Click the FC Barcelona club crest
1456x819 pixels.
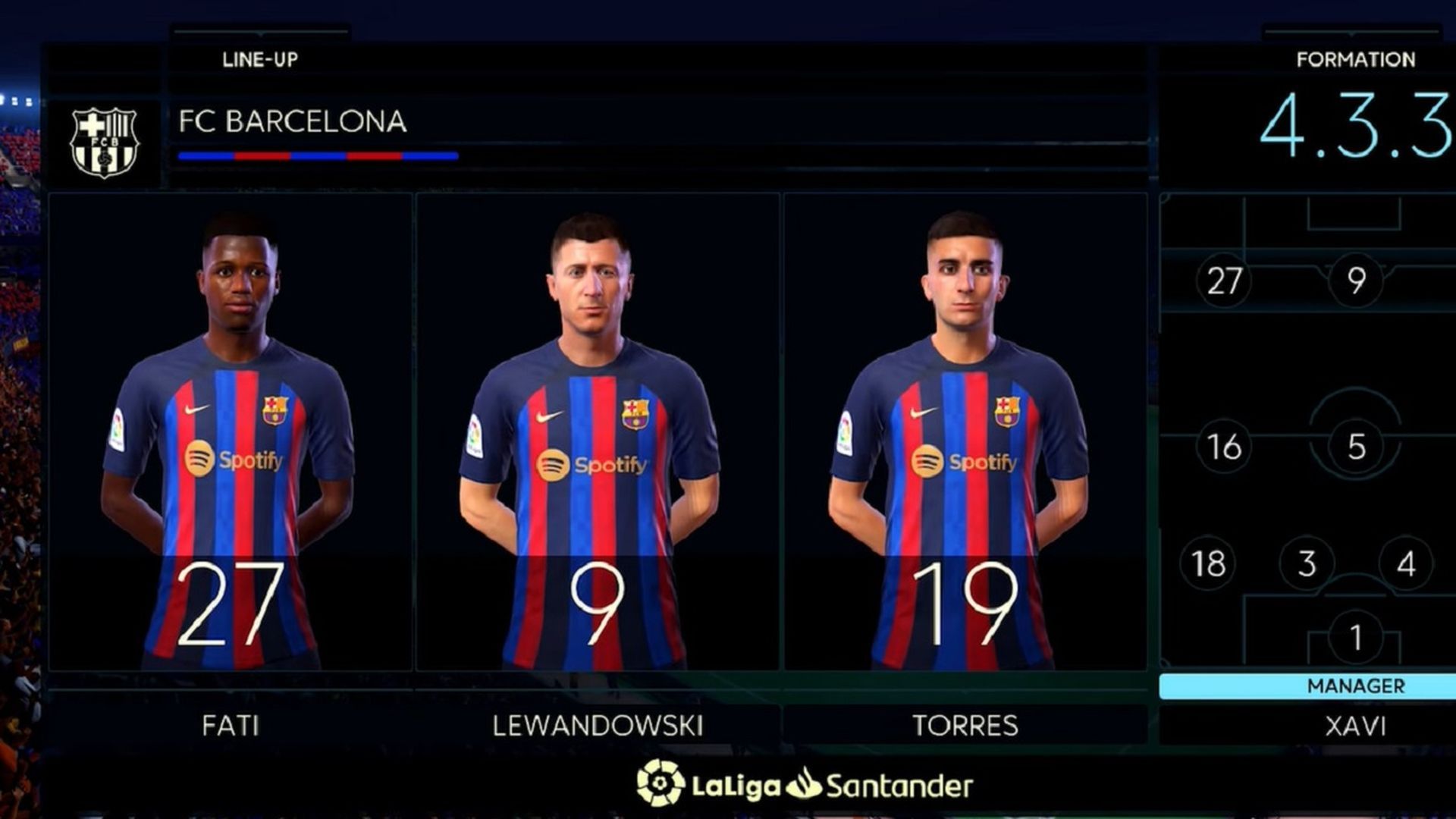[104, 138]
